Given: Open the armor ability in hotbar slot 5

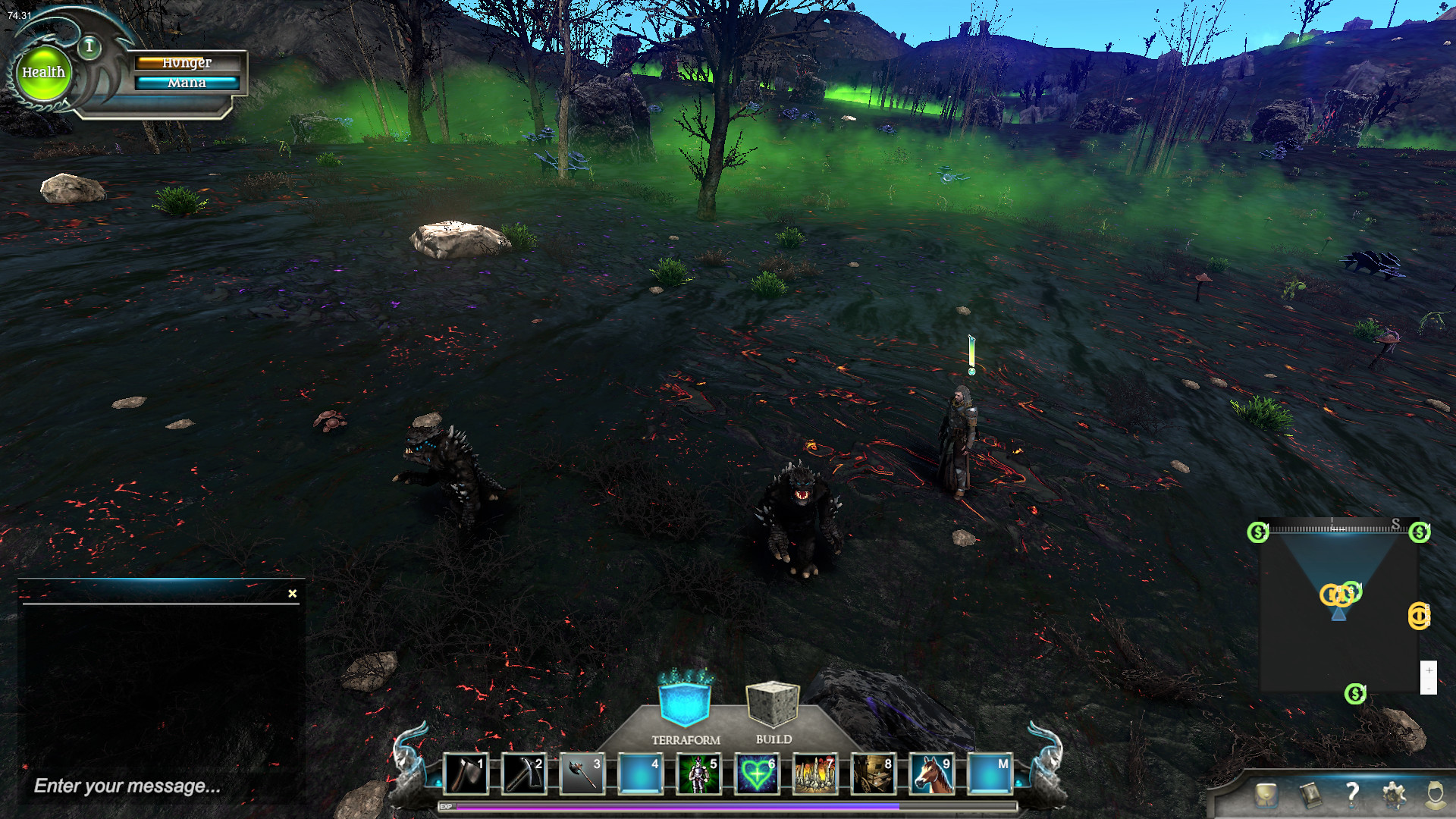Looking at the screenshot, I should (x=699, y=773).
